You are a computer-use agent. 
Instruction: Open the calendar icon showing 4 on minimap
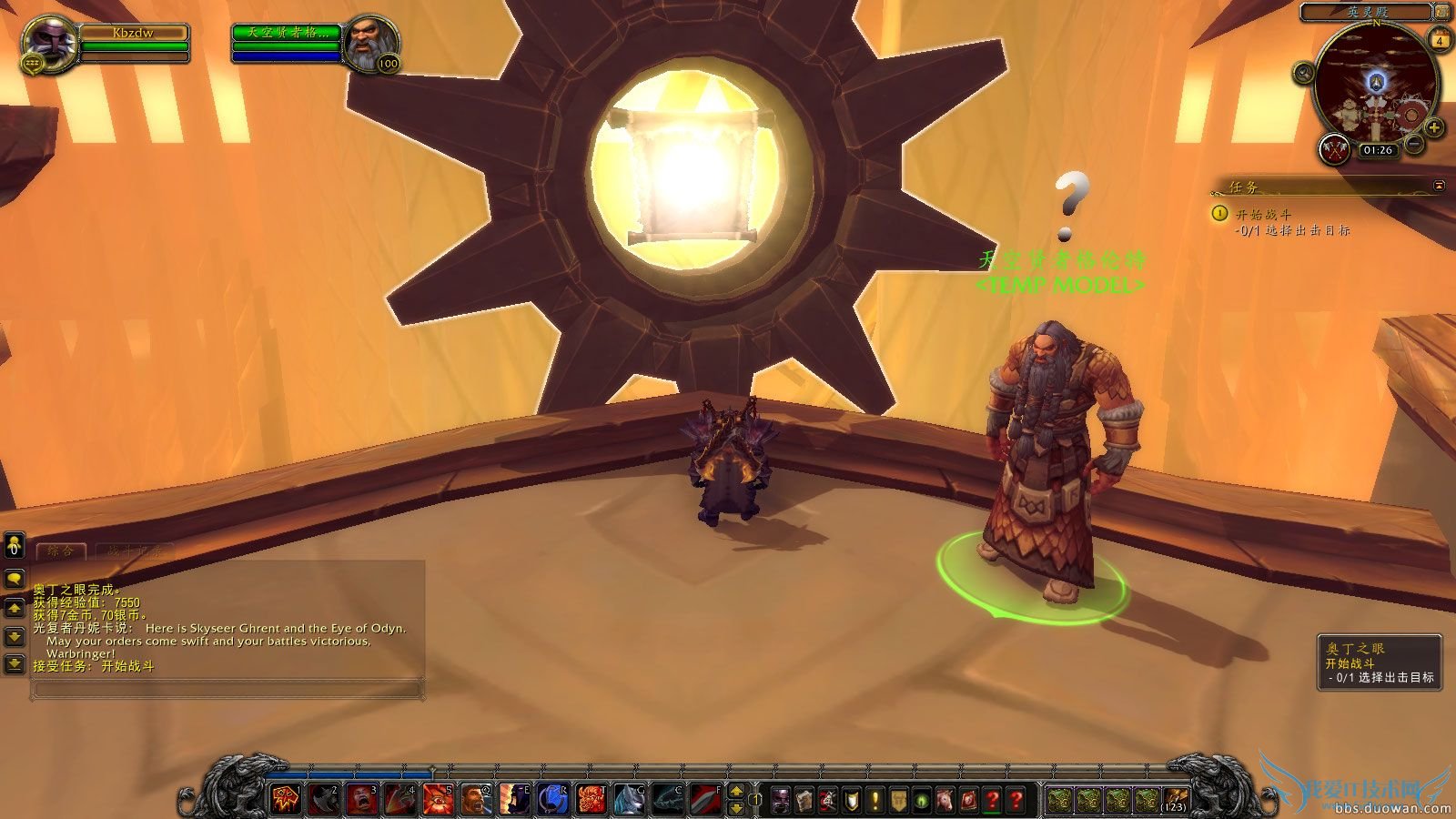click(1441, 38)
